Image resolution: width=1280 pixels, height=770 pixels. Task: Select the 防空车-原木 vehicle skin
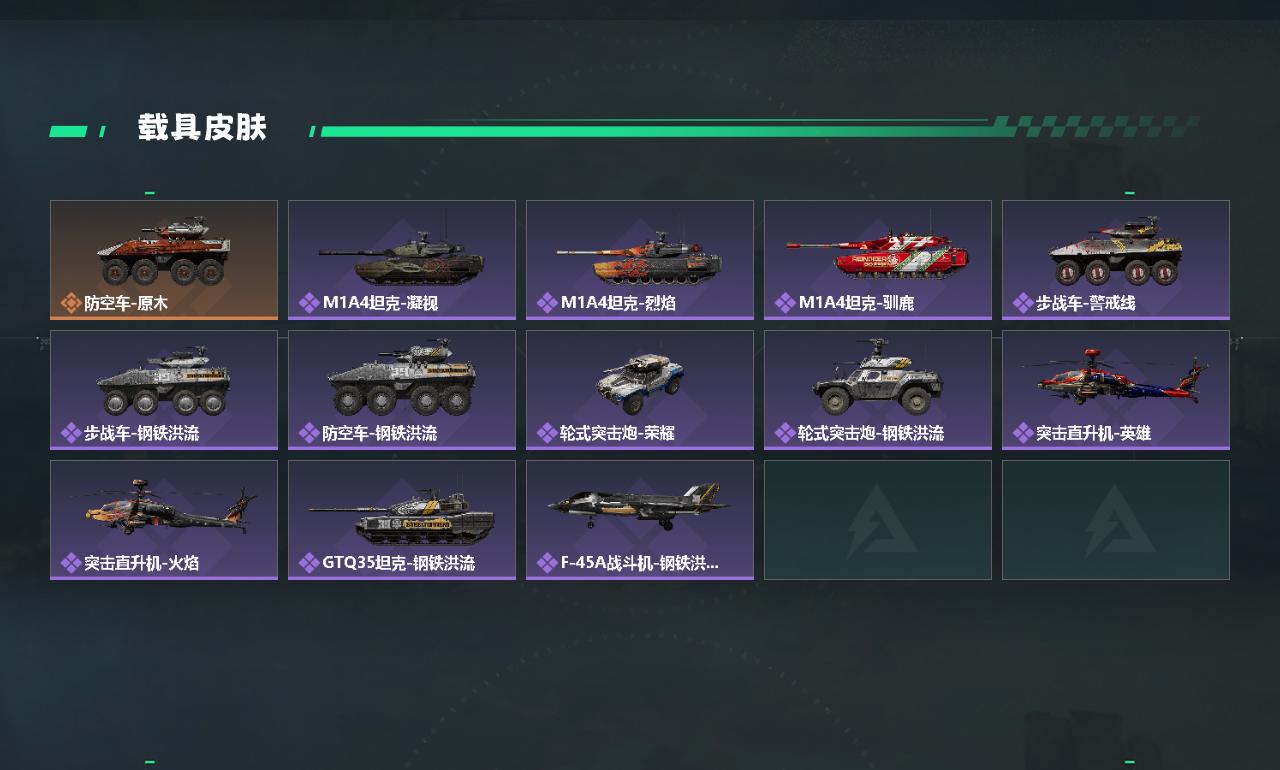tap(164, 259)
